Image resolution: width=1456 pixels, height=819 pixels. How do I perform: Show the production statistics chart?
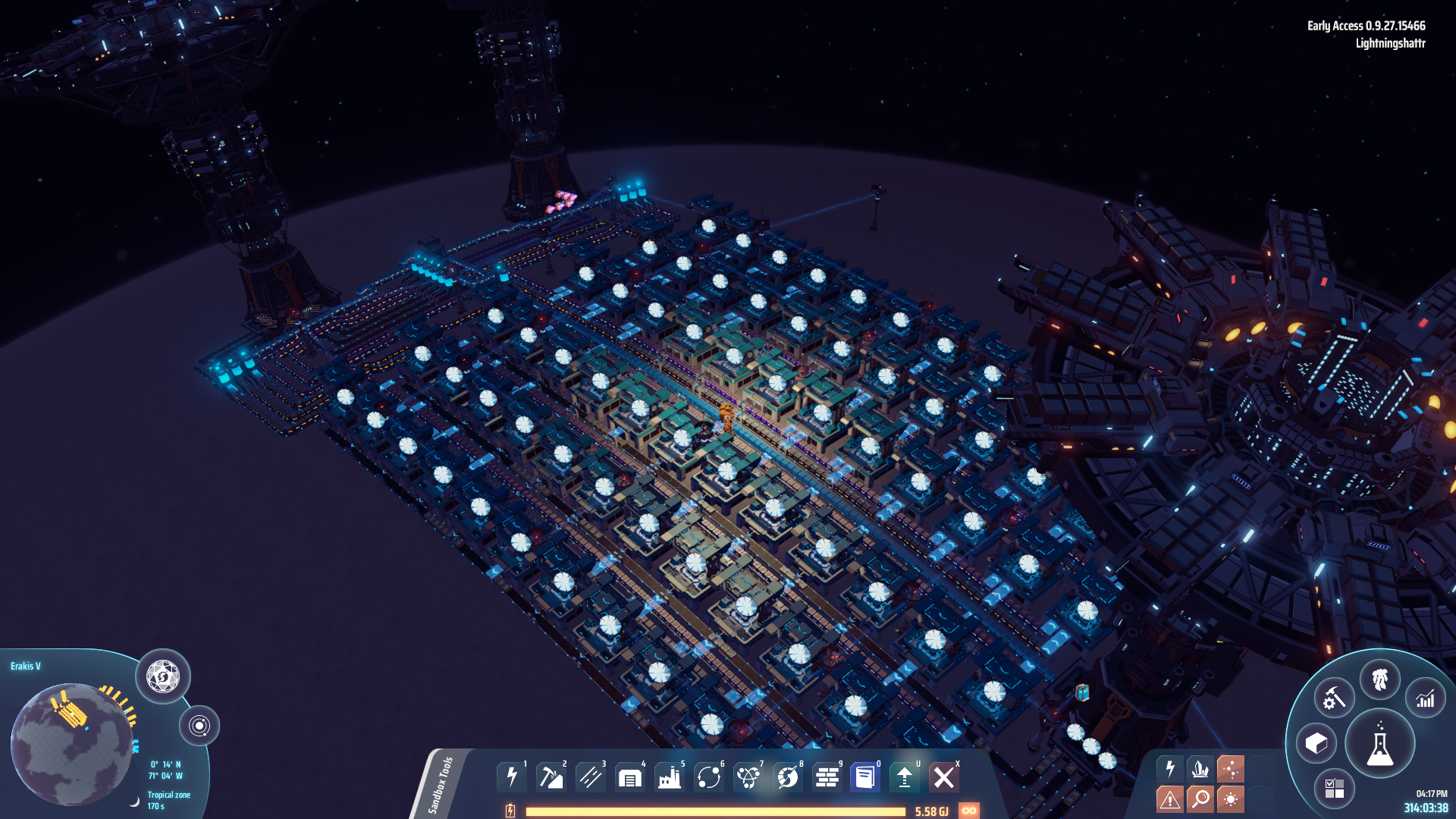[1426, 698]
